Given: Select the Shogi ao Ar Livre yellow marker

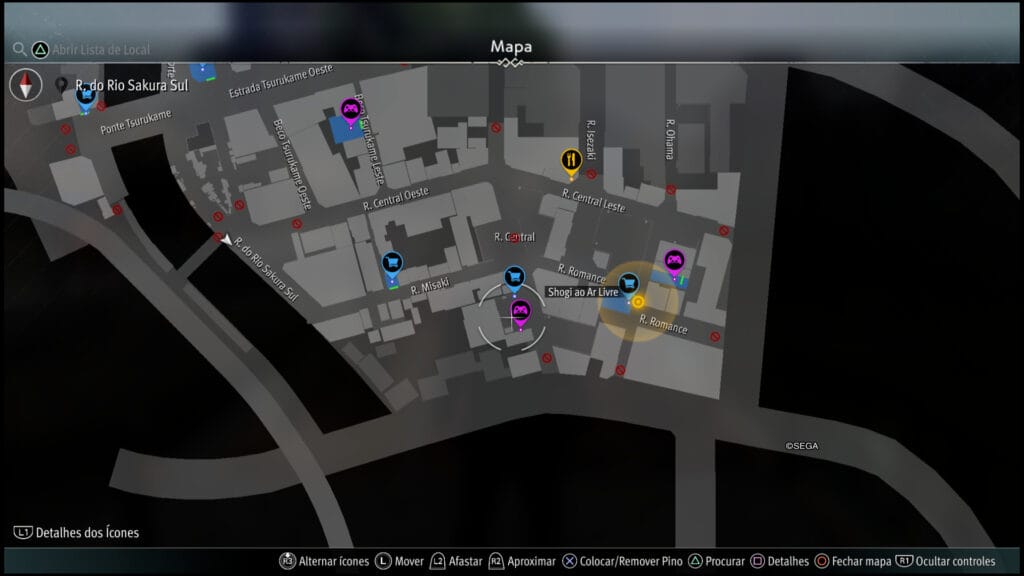Looking at the screenshot, I should pyautogui.click(x=638, y=301).
